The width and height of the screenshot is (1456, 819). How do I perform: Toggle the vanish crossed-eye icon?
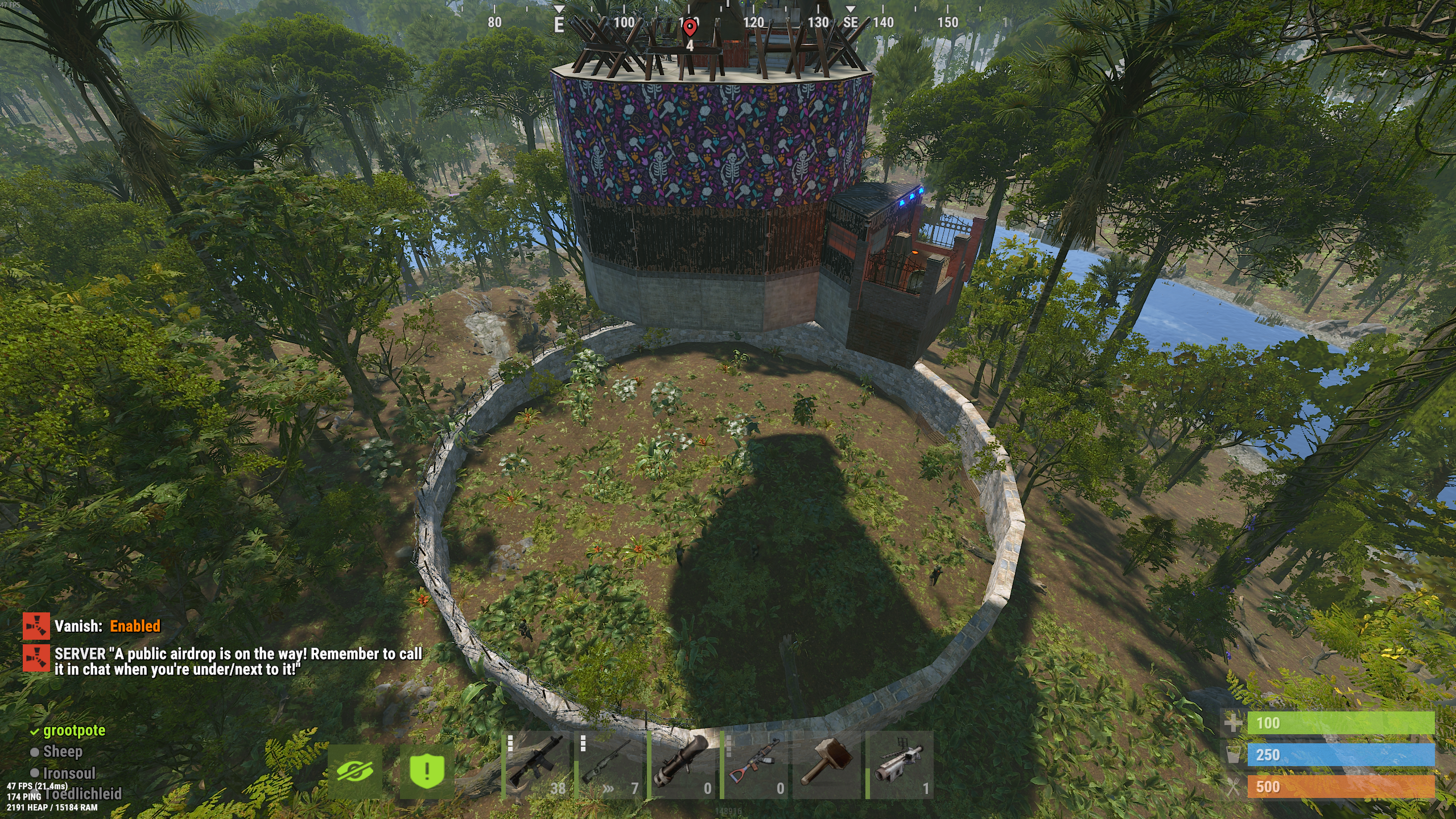tap(355, 772)
